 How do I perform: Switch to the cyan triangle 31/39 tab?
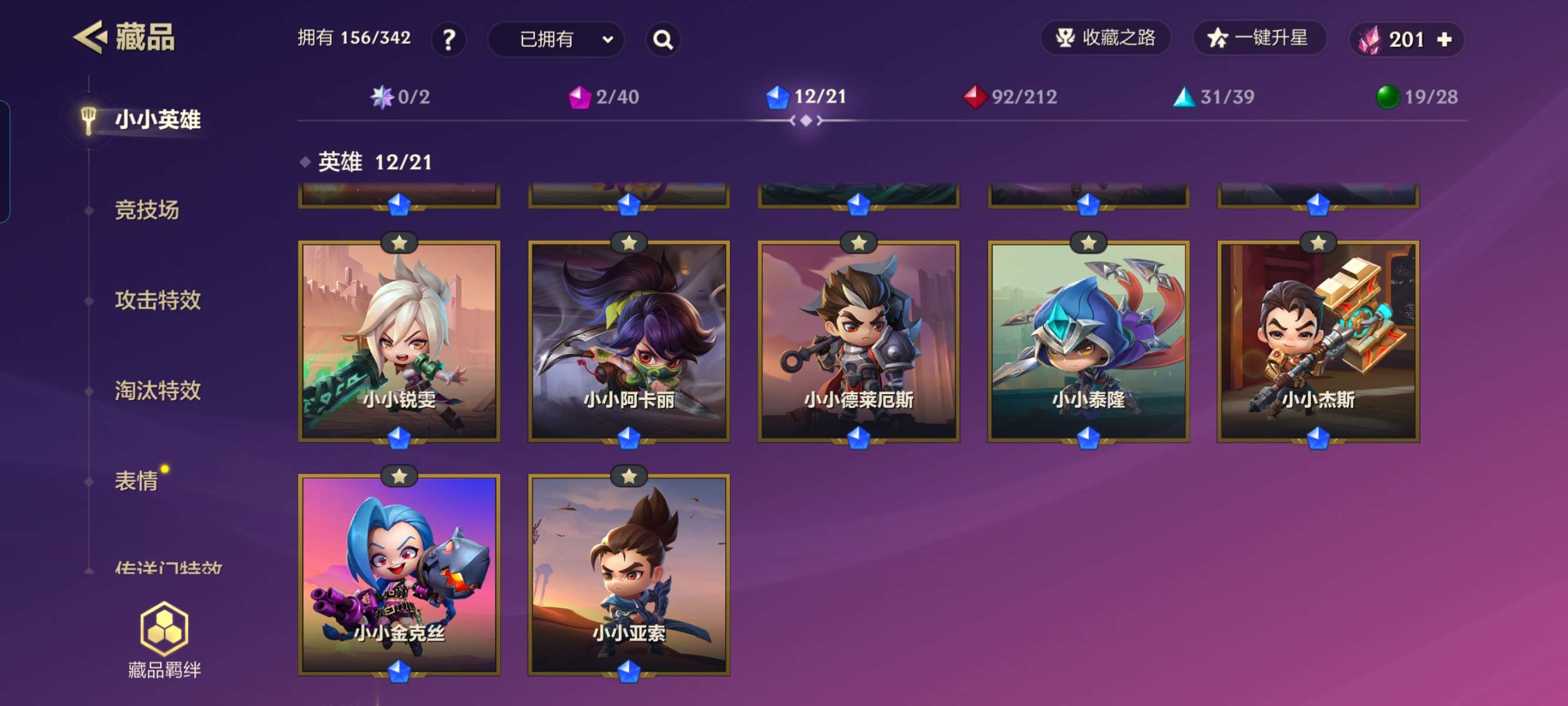[1214, 96]
